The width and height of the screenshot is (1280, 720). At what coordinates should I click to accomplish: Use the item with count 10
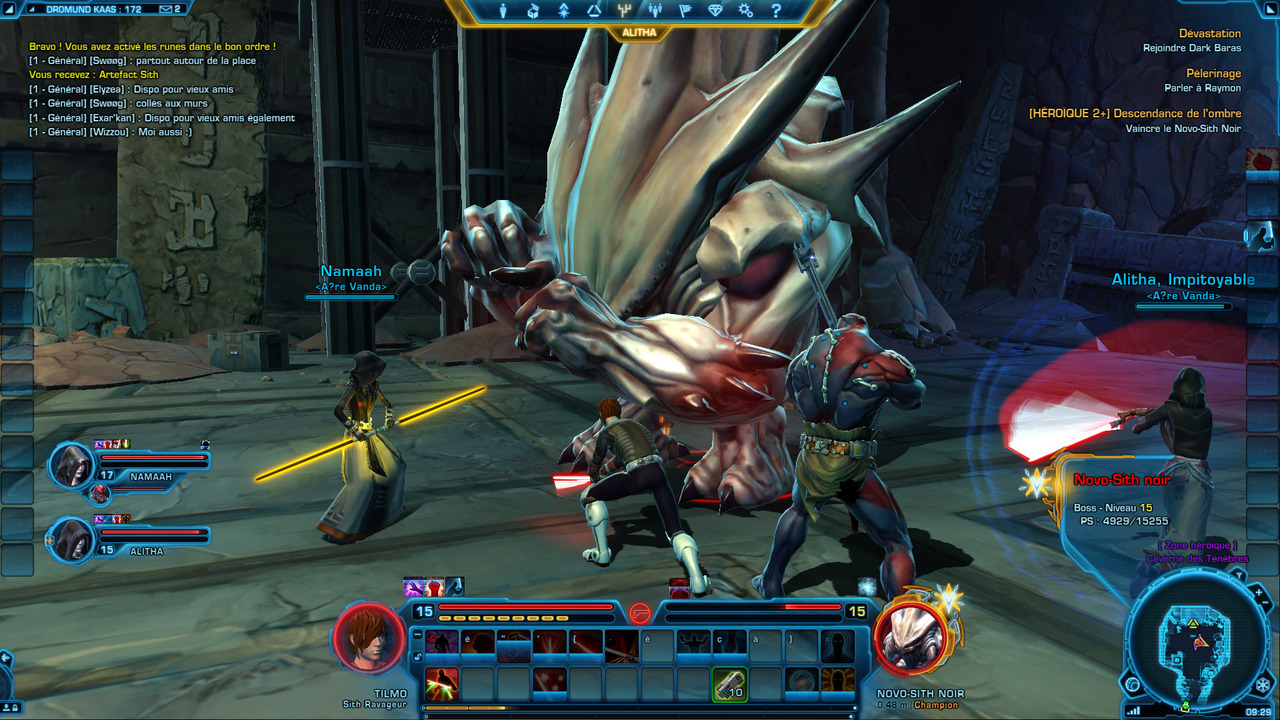click(x=730, y=685)
